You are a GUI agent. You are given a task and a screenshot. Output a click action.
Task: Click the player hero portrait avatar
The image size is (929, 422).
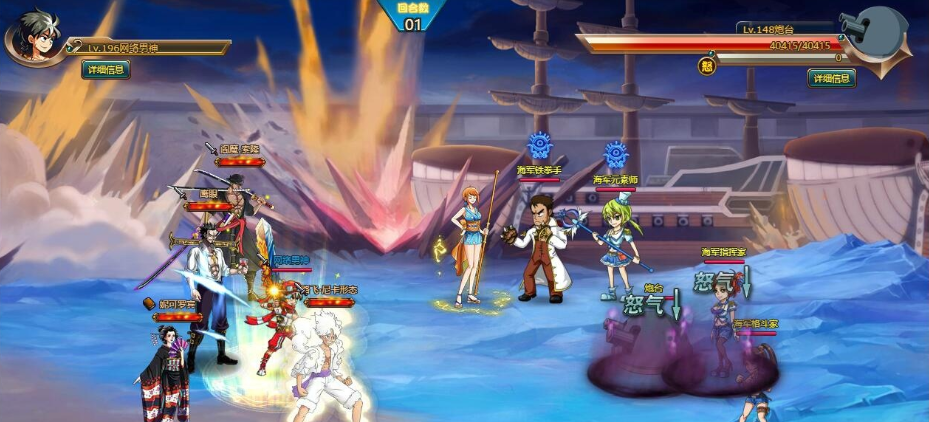pos(34,37)
